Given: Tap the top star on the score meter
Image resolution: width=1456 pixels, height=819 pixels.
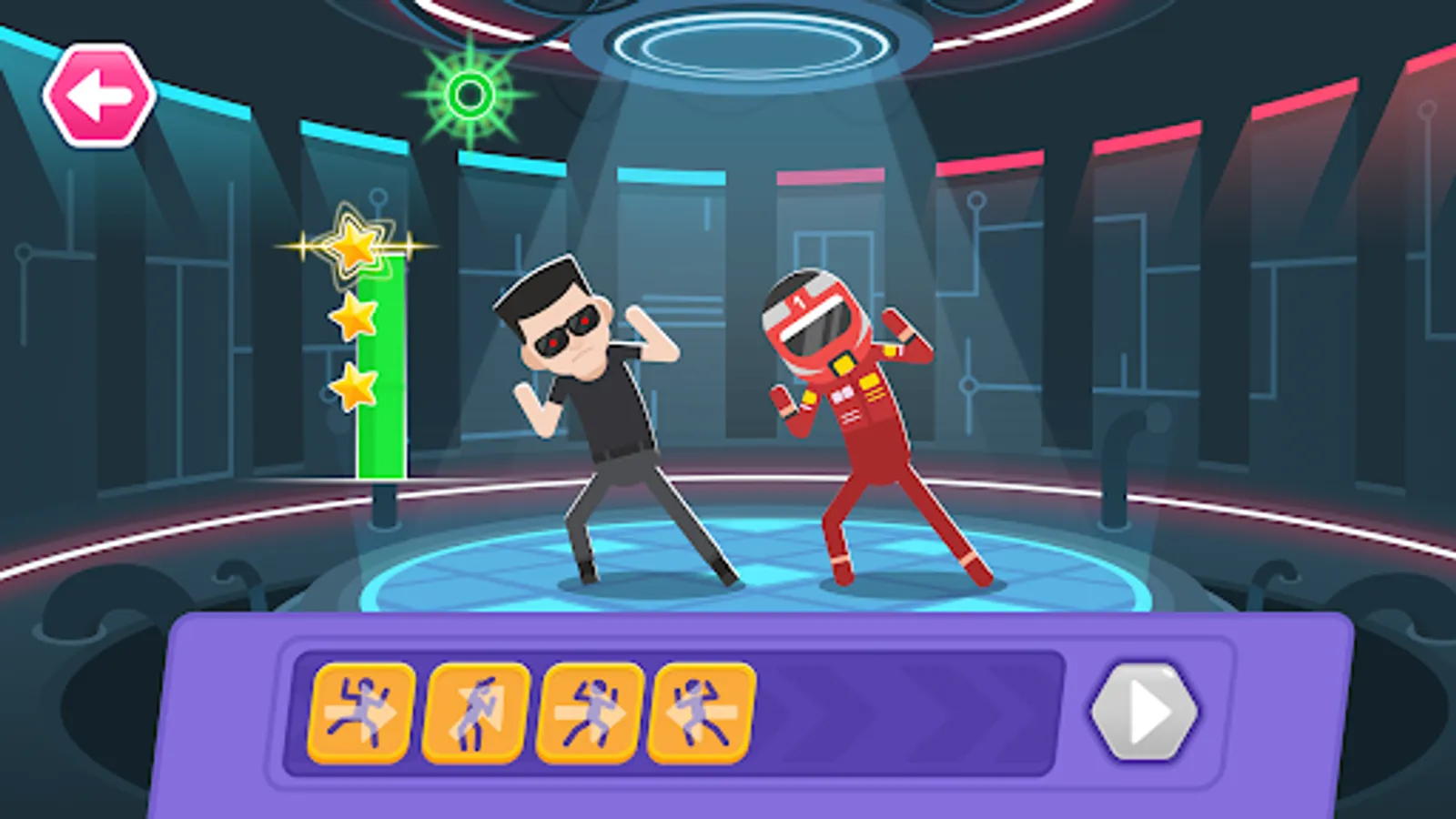Looking at the screenshot, I should click(353, 246).
